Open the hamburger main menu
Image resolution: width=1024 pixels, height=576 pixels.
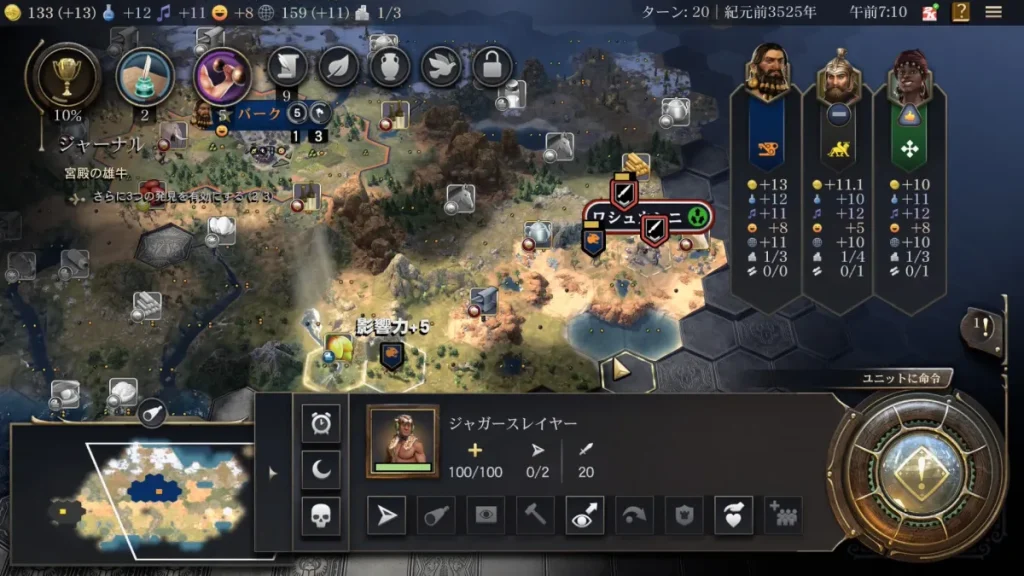(993, 12)
